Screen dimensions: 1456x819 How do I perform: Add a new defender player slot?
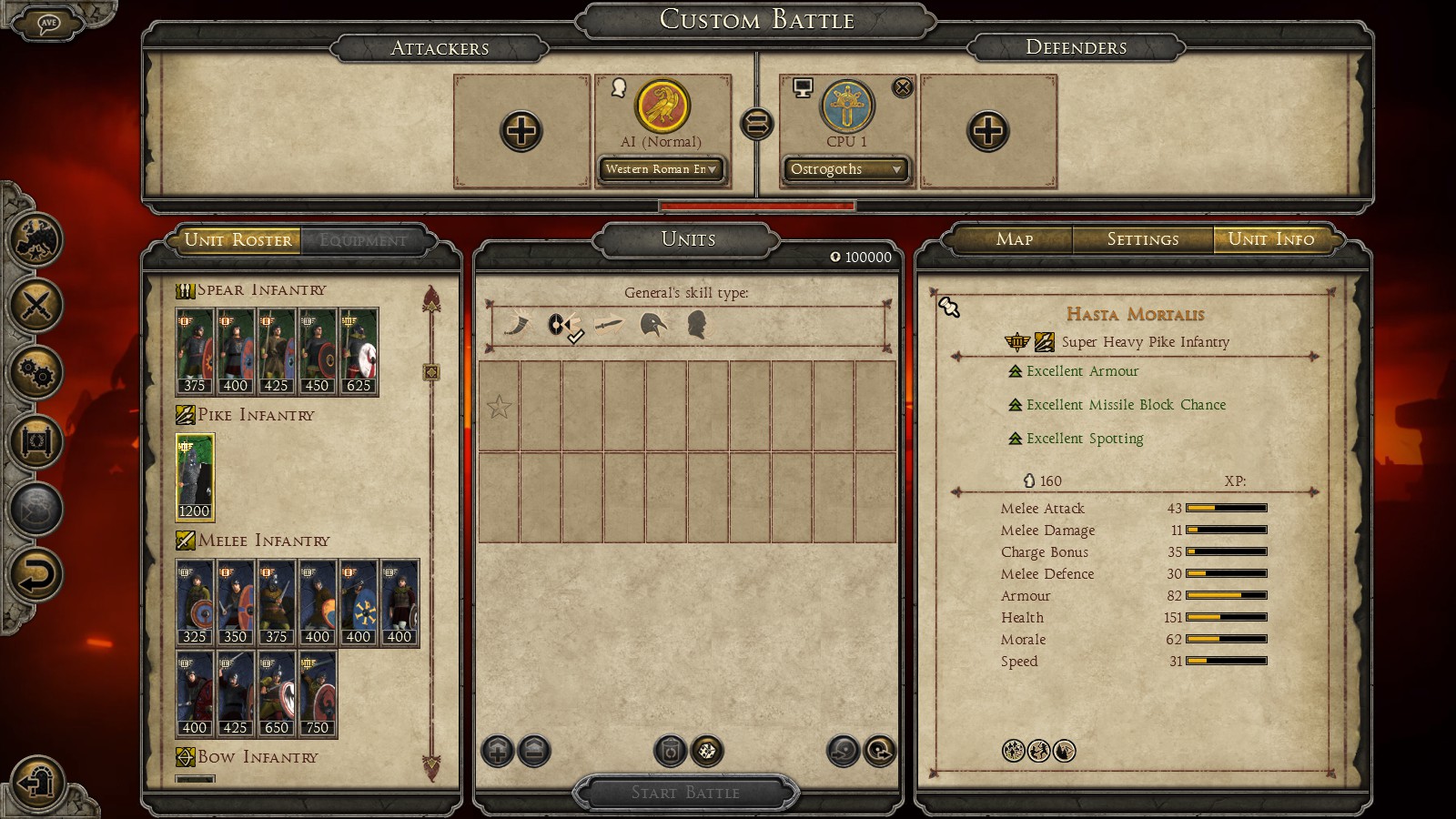(987, 131)
